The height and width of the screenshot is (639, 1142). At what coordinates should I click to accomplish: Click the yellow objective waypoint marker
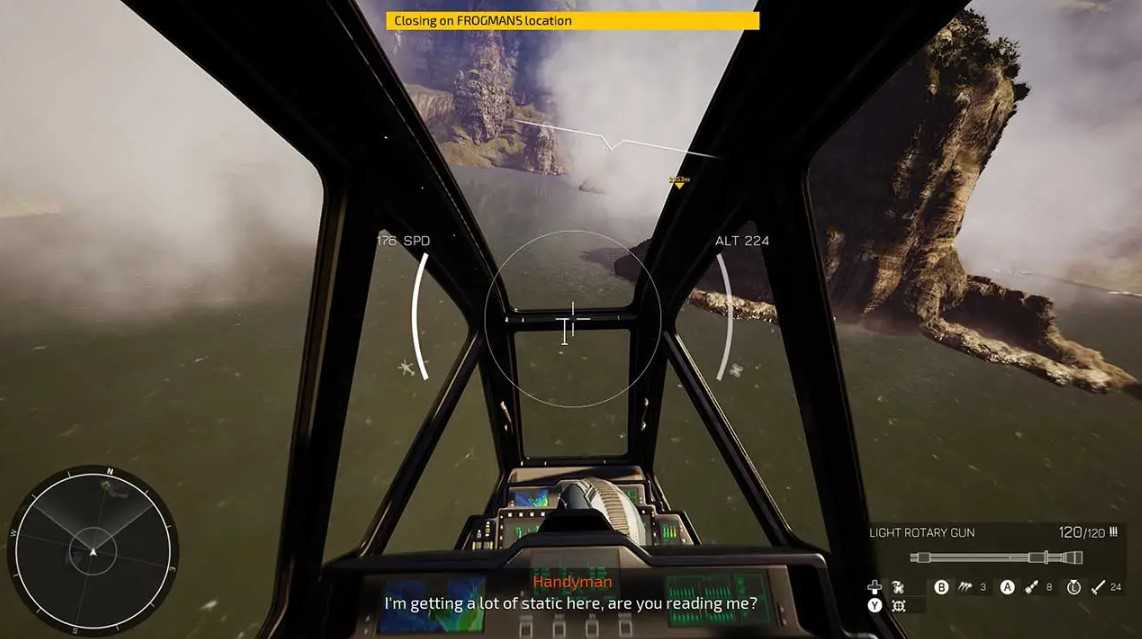tap(679, 183)
